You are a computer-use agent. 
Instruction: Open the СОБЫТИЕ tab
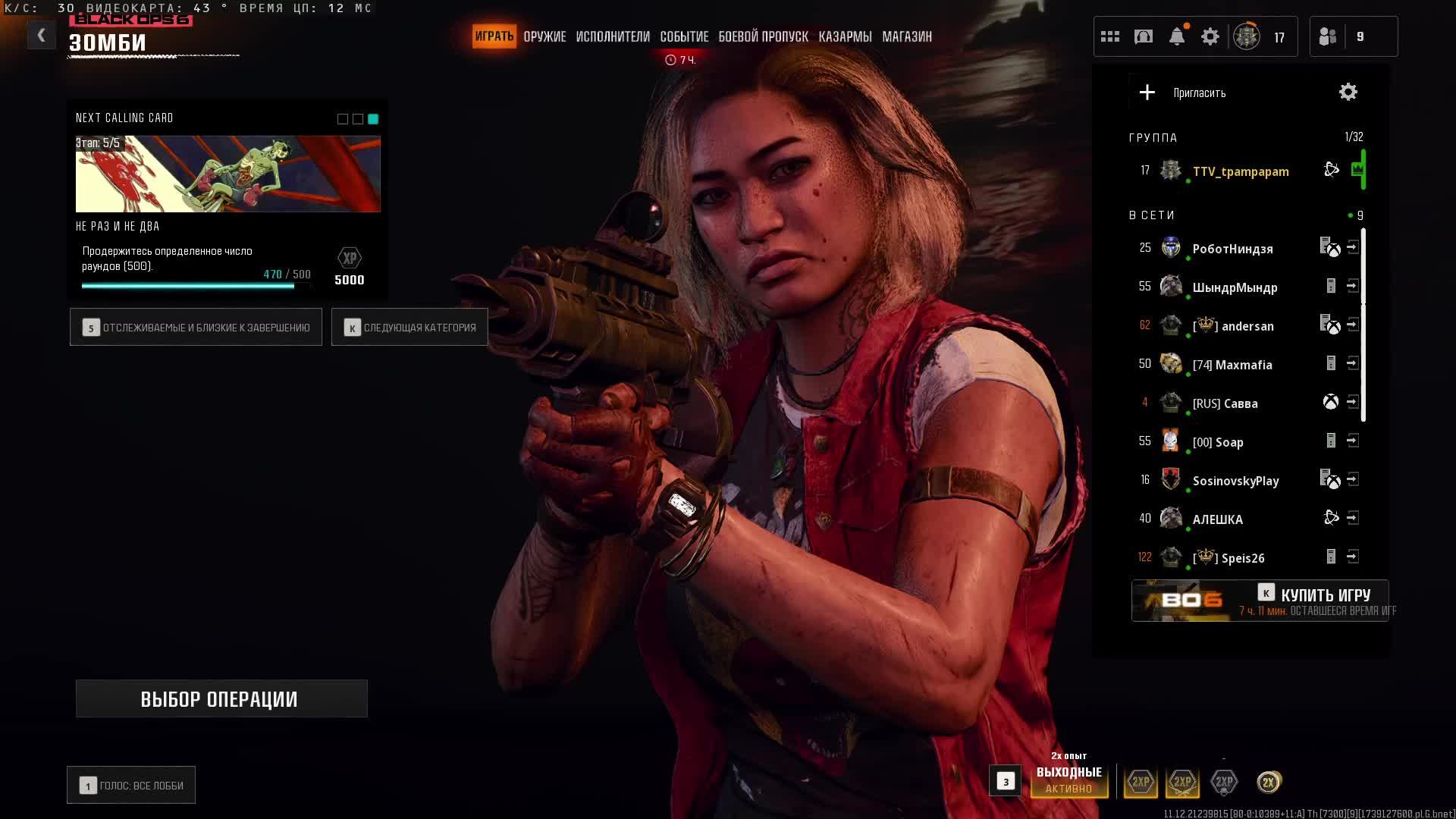(684, 36)
